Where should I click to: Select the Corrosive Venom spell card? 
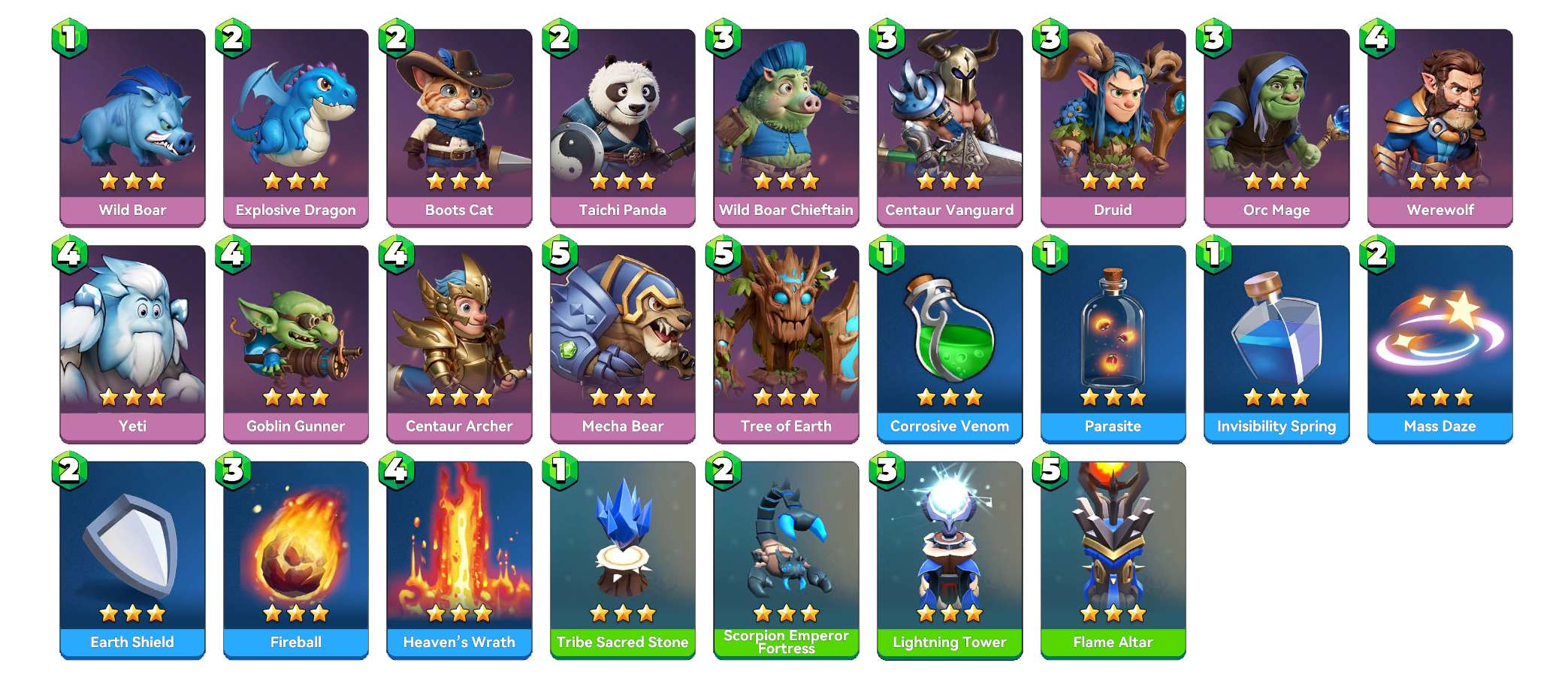coord(950,343)
